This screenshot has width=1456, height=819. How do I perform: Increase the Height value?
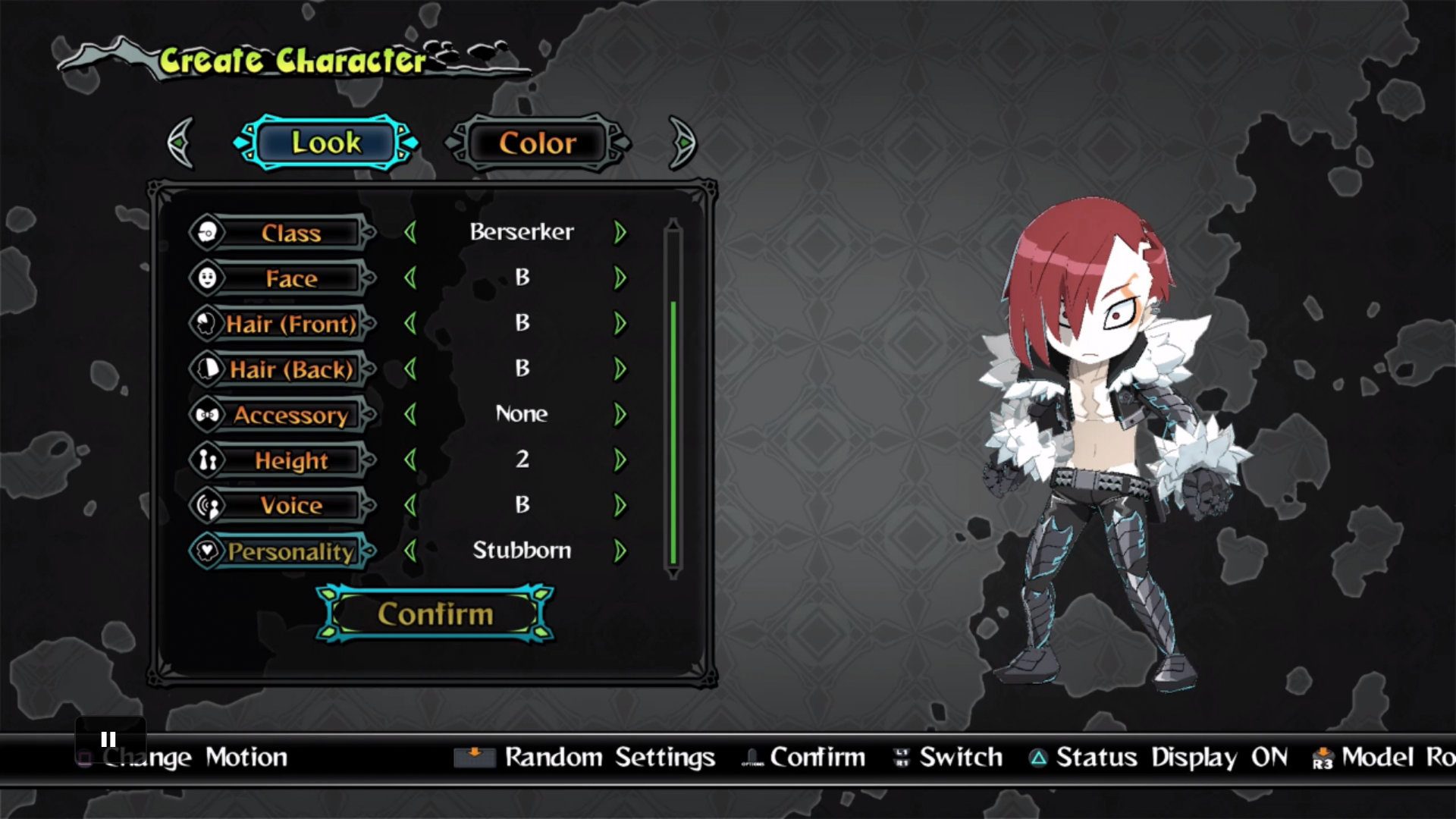tap(620, 460)
